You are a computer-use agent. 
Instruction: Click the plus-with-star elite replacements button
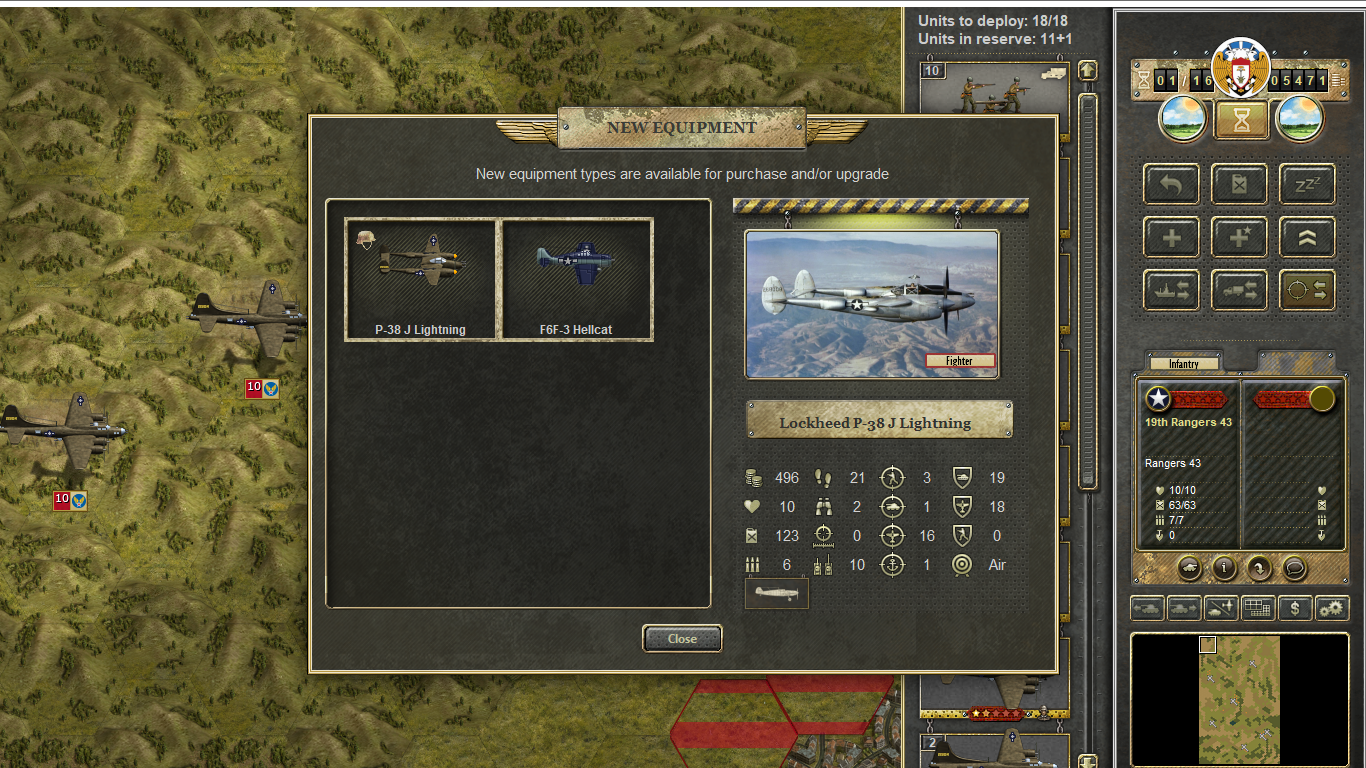click(x=1239, y=237)
